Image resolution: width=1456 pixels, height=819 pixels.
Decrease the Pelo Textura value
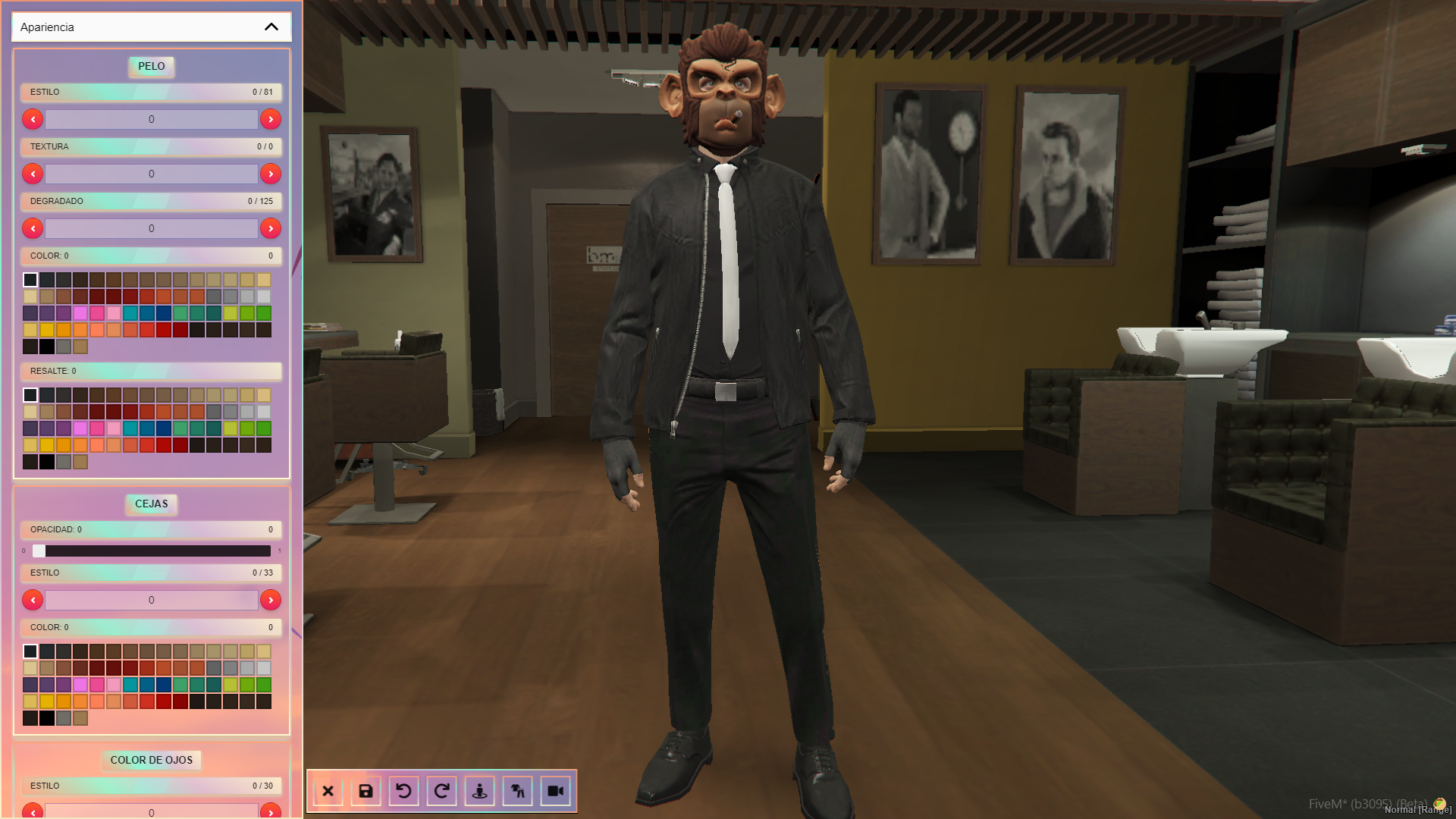pos(33,174)
